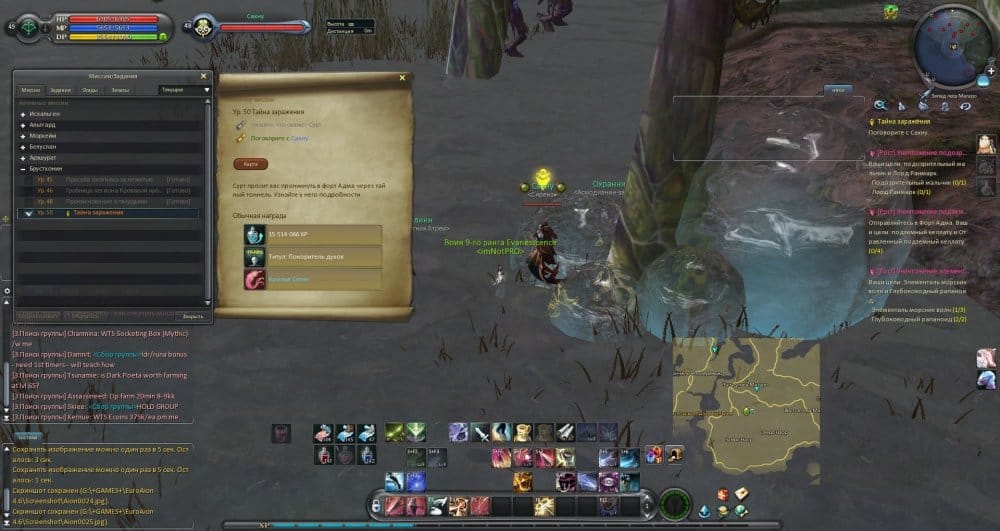The height and width of the screenshot is (531, 1000).
Task: Follow the Сакну link in quest text
Action: click(x=299, y=139)
